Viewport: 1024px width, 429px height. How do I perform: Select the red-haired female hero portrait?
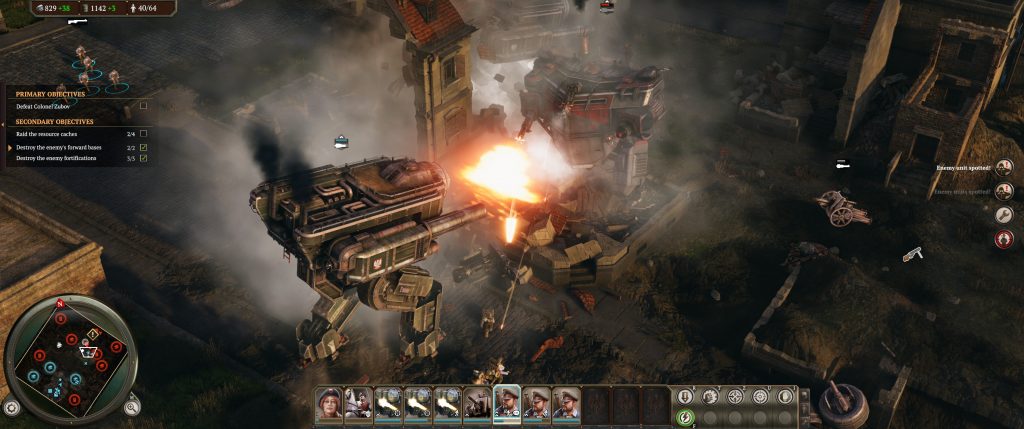tap(329, 402)
